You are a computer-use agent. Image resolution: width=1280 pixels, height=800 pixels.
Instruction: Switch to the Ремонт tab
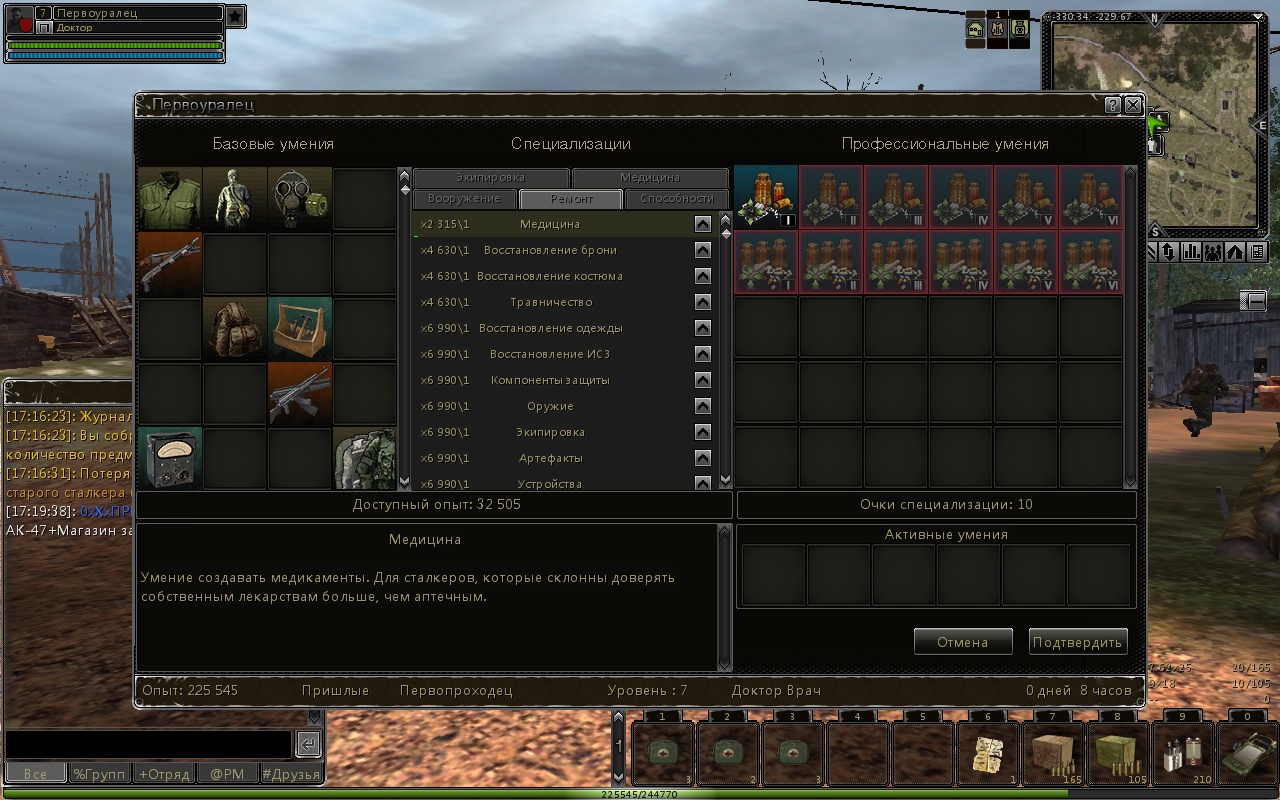pos(571,199)
